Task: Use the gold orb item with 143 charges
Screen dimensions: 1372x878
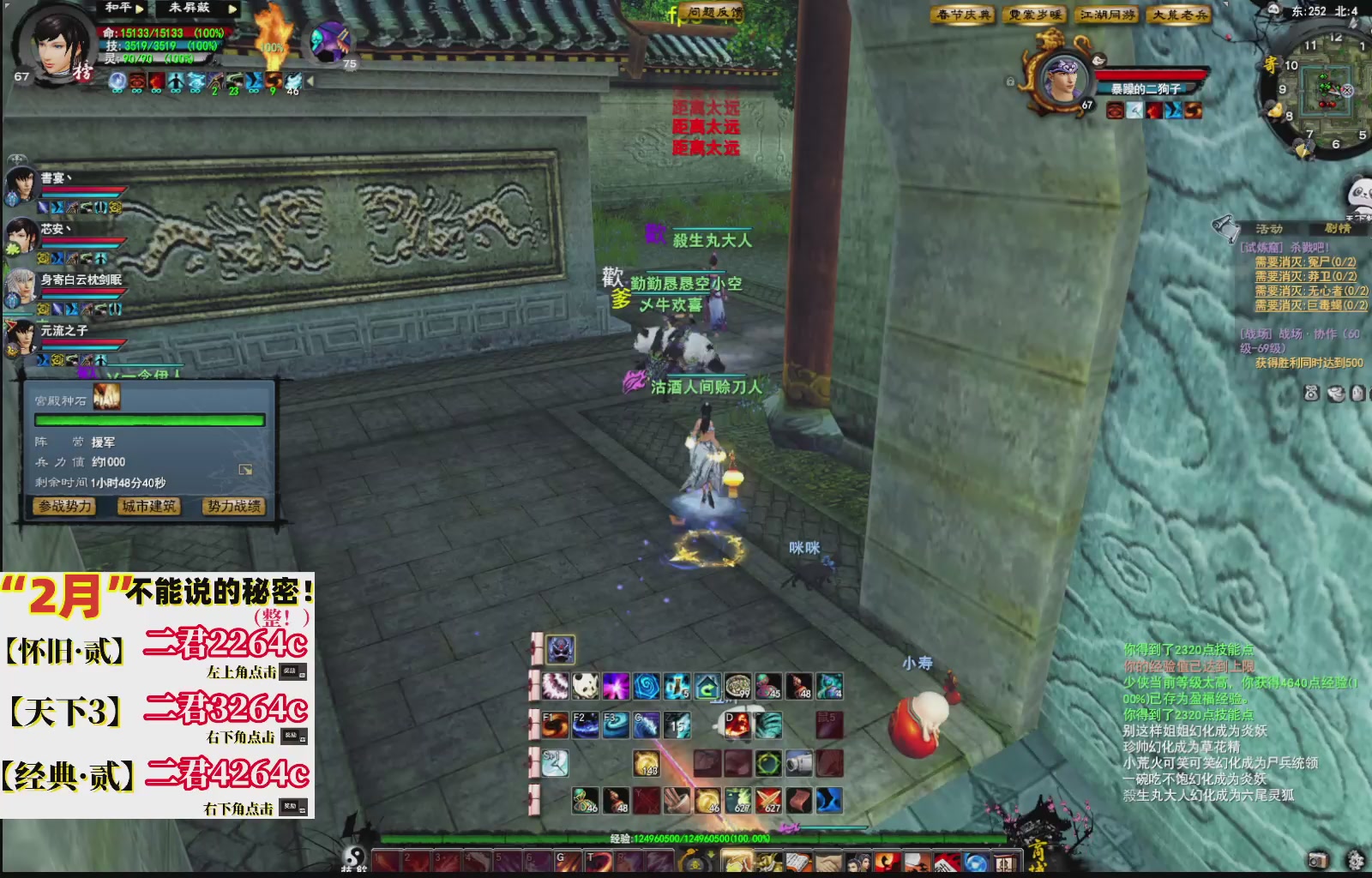Action: pyautogui.click(x=647, y=763)
